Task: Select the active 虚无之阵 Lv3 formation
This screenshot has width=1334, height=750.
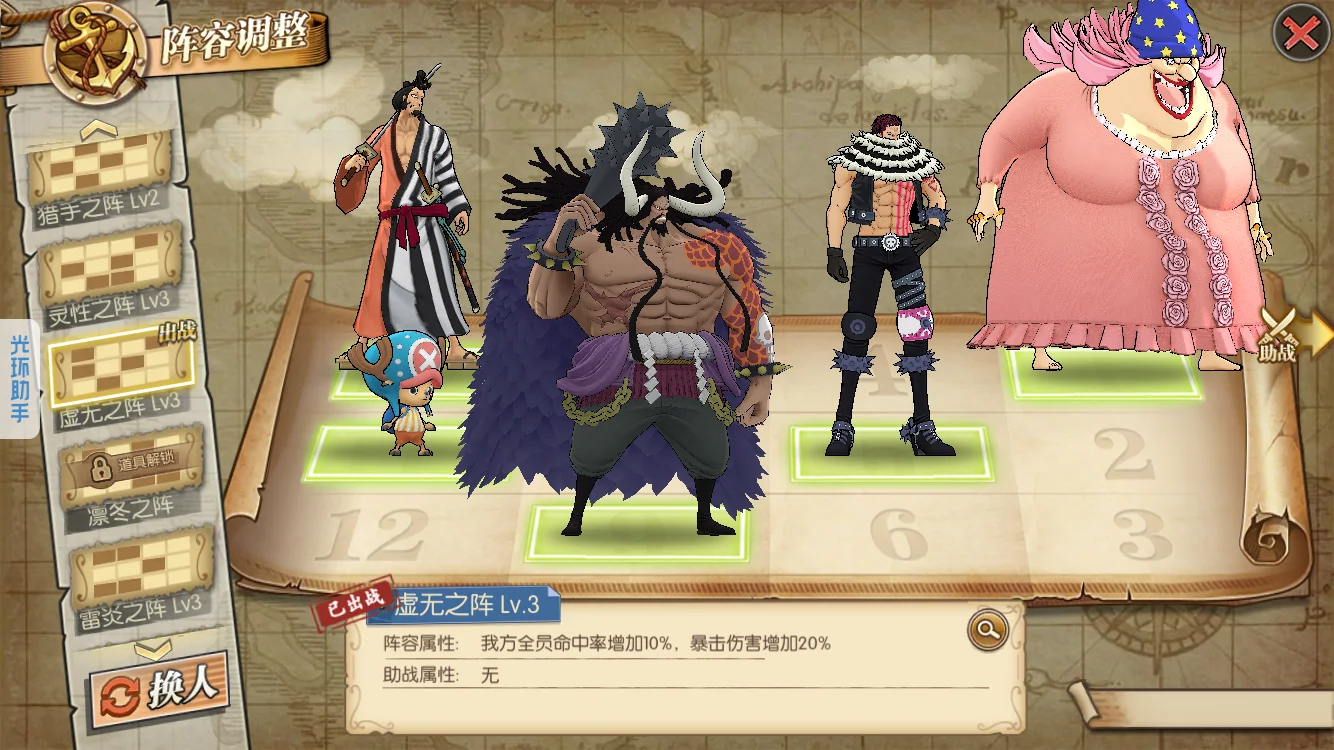Action: click(121, 368)
